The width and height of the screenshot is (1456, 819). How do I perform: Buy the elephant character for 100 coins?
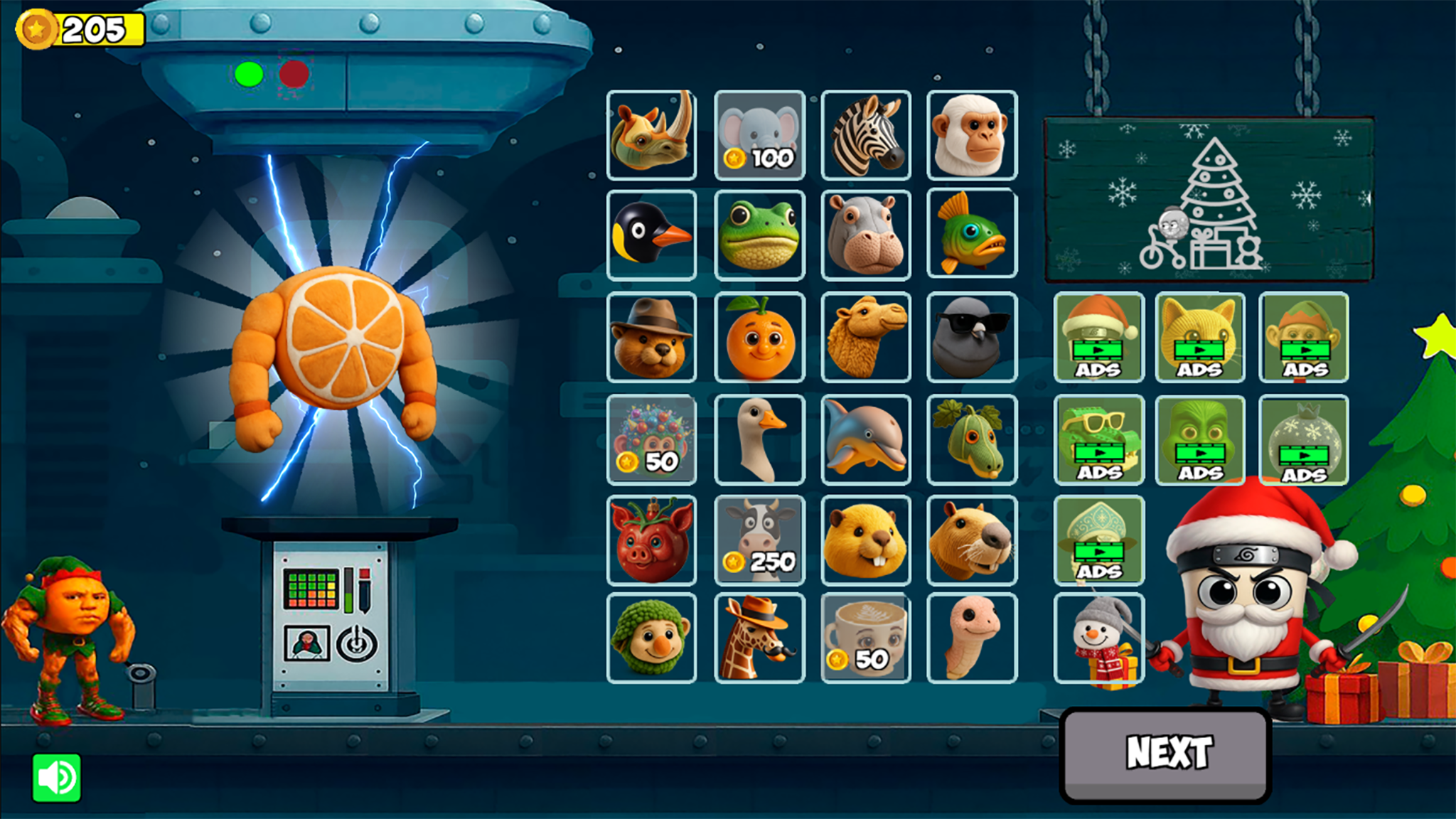pyautogui.click(x=759, y=135)
